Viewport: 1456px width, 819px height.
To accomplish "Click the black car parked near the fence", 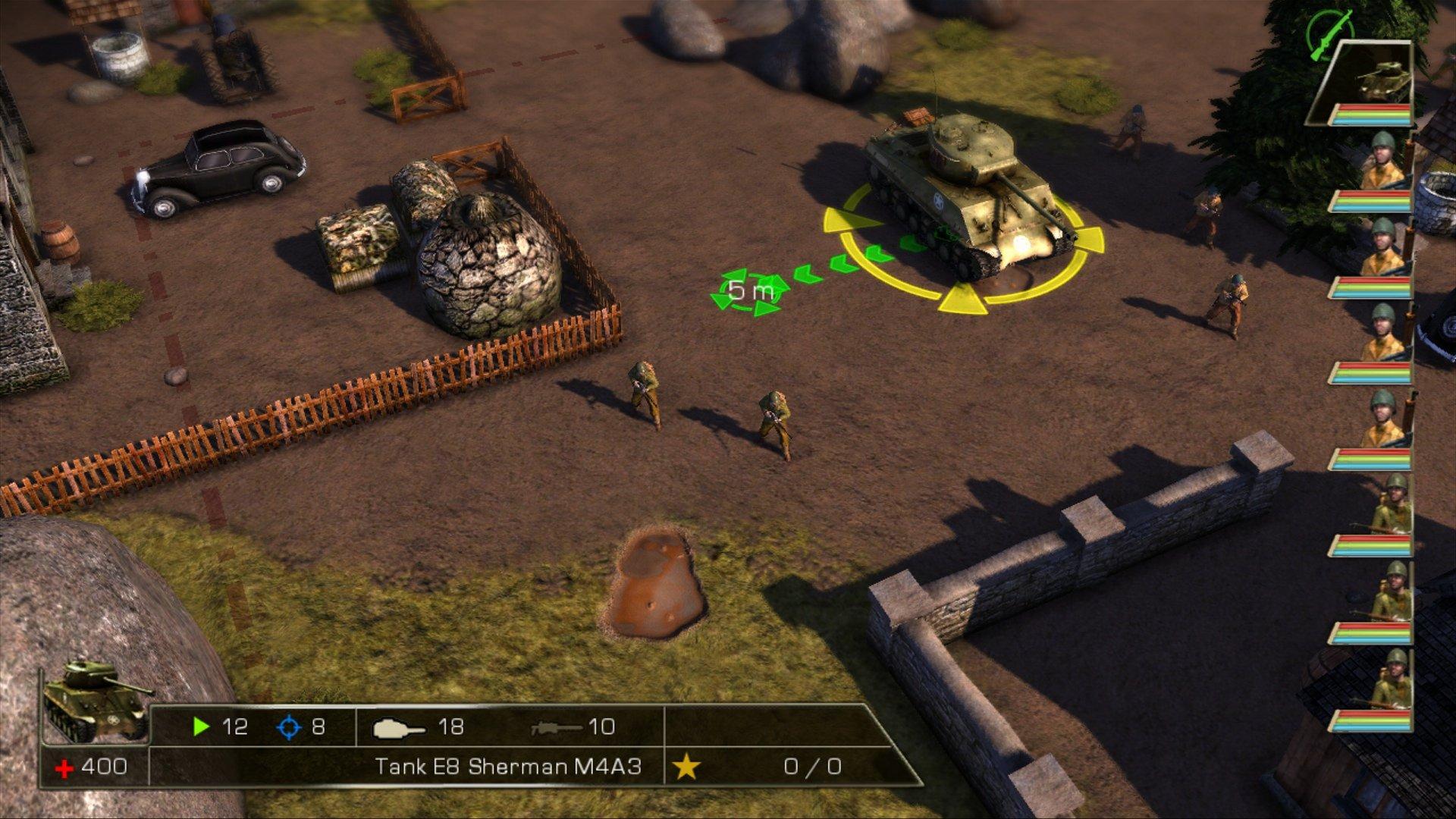I will pos(218,168).
